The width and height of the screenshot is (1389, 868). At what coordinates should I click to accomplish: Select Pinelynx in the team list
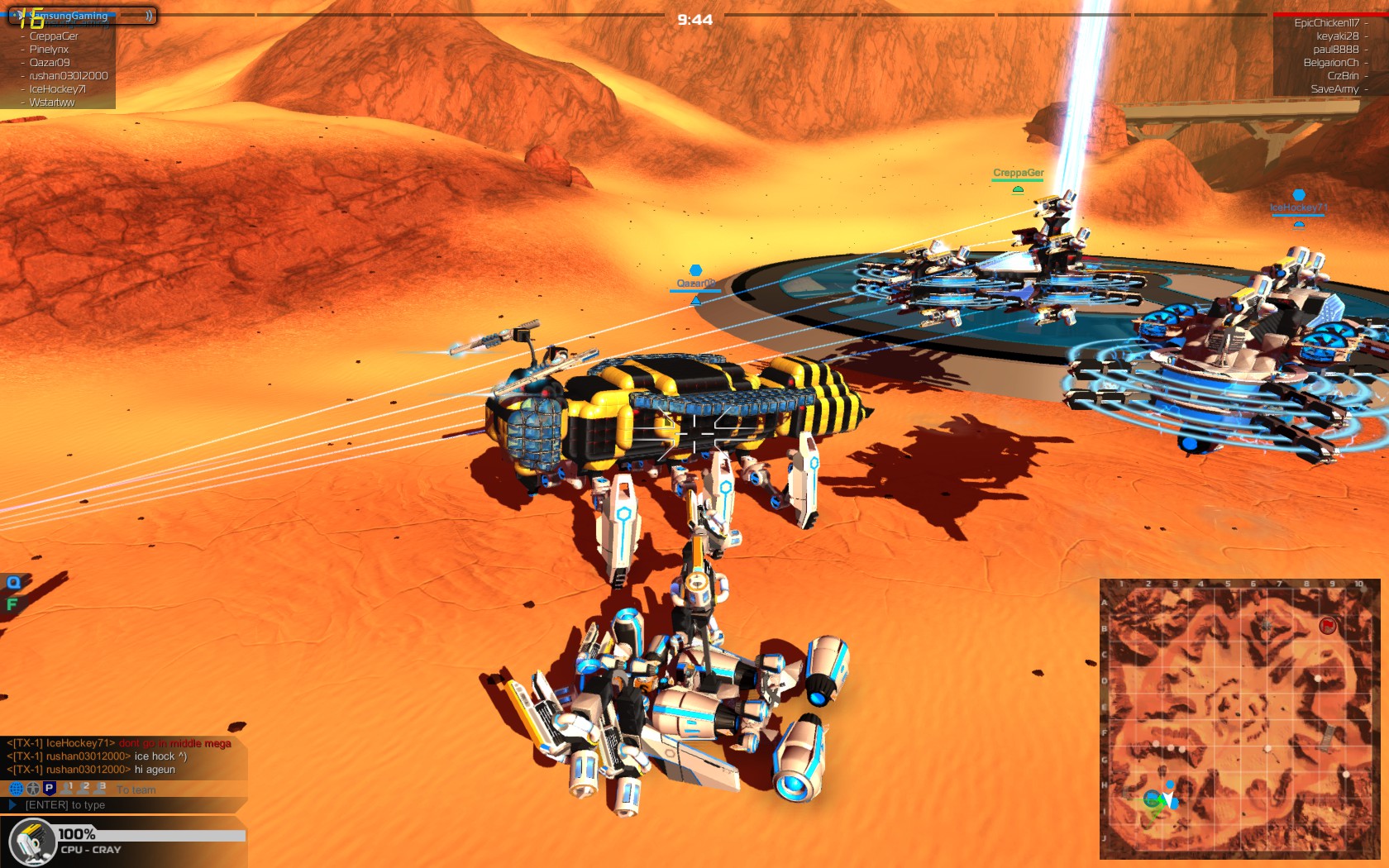coord(49,50)
